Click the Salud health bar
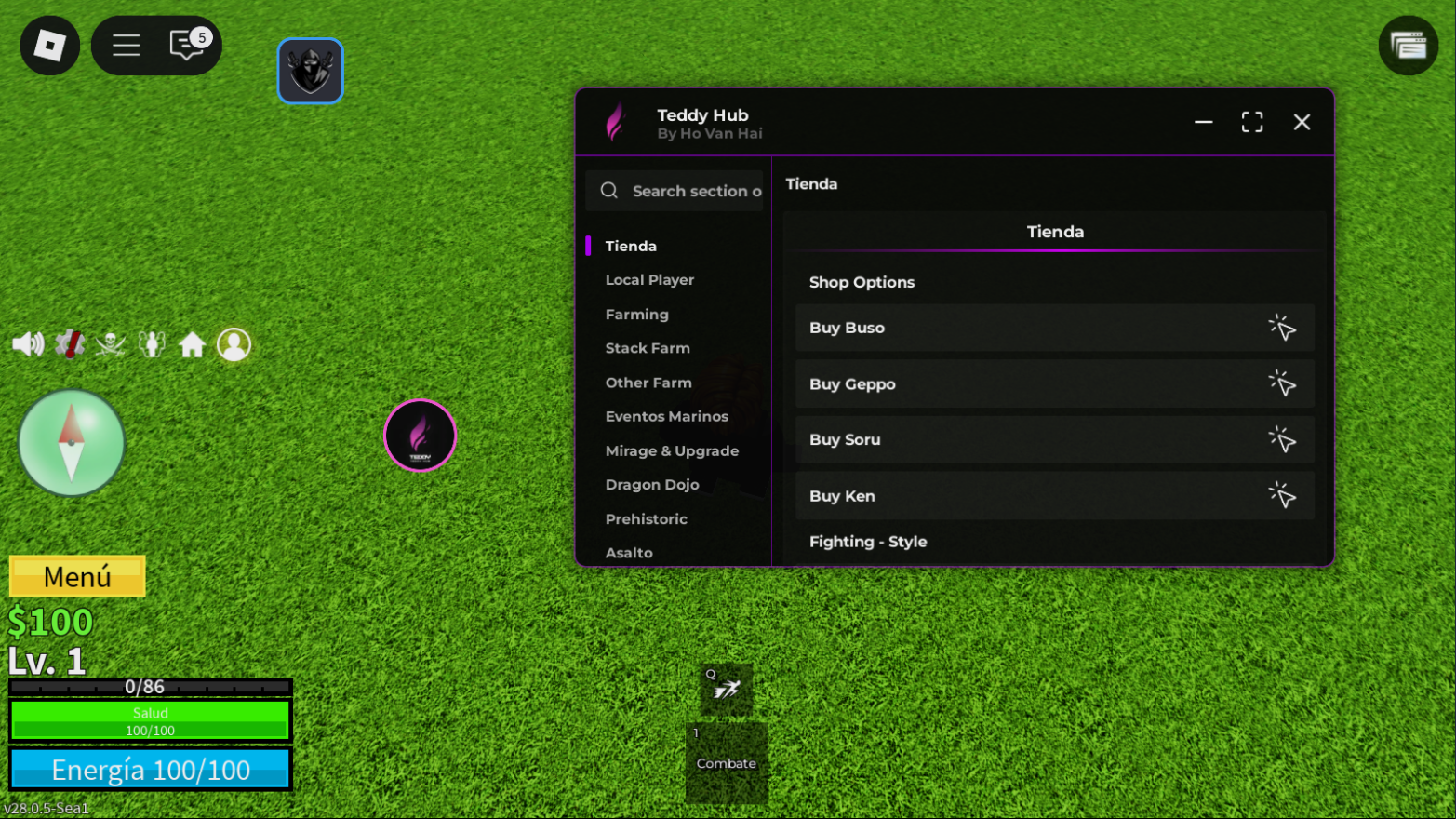The height and width of the screenshot is (819, 1456). (x=150, y=720)
